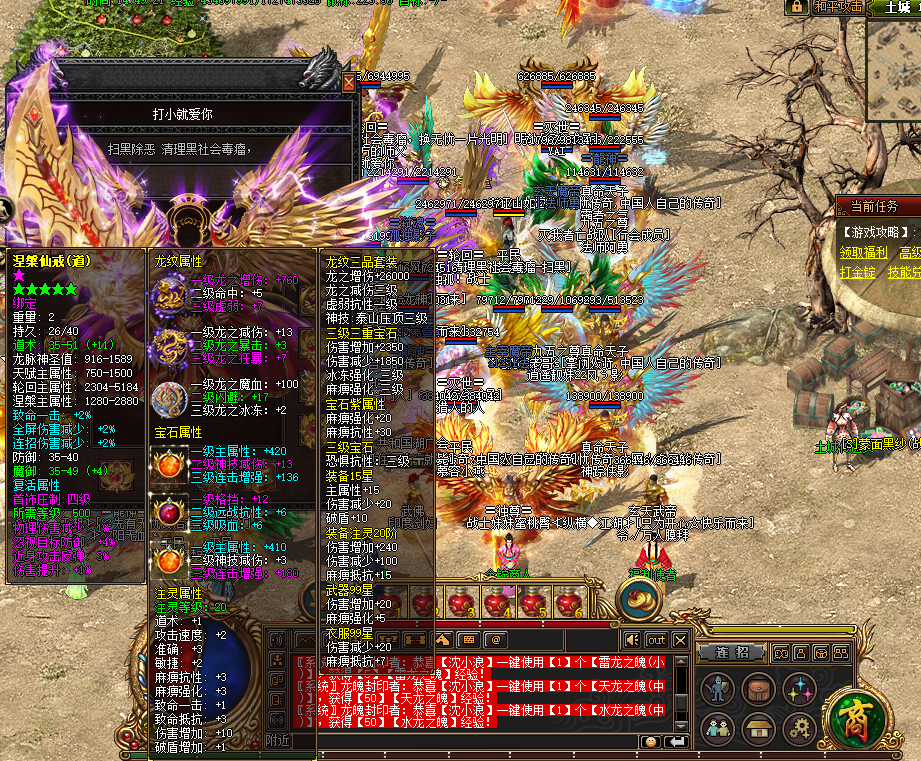This screenshot has width=921, height=761.
Task: Close the character panel with the X
Action: [x=348, y=82]
